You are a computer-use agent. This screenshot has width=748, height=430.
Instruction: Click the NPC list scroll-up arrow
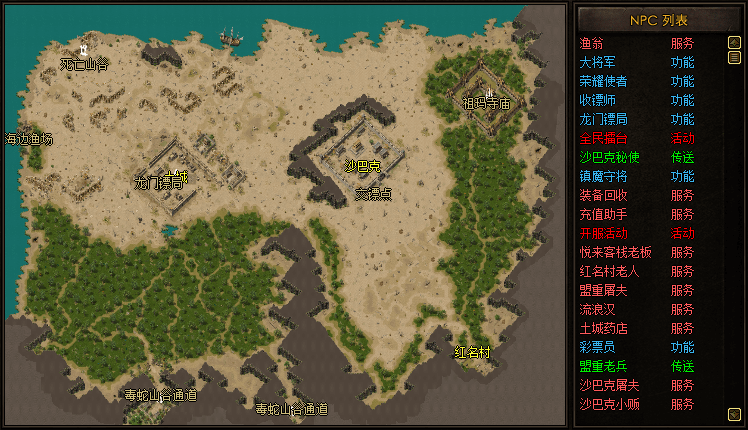pyautogui.click(x=734, y=43)
